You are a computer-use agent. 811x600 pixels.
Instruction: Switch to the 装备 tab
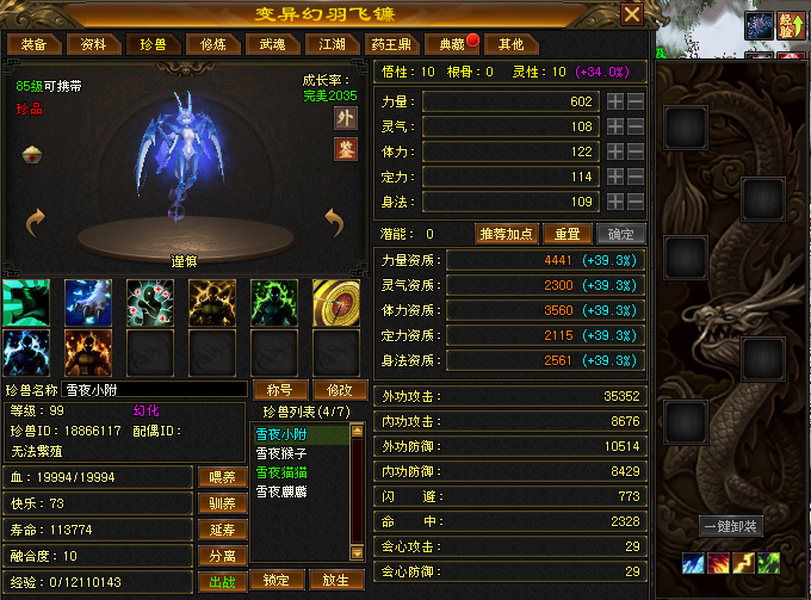tap(34, 45)
